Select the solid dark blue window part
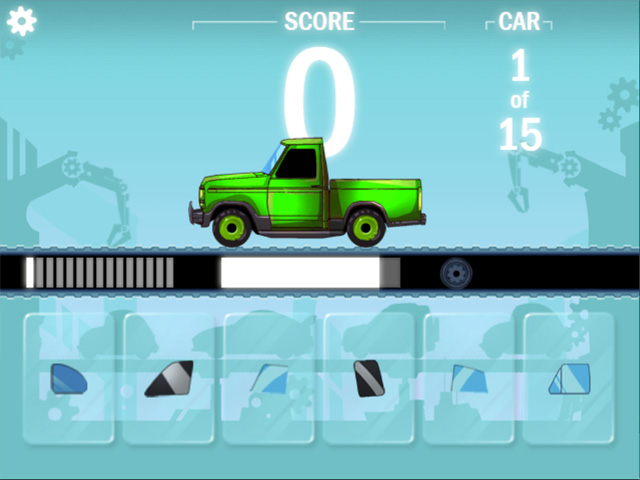This screenshot has width=640, height=480. coord(68,379)
